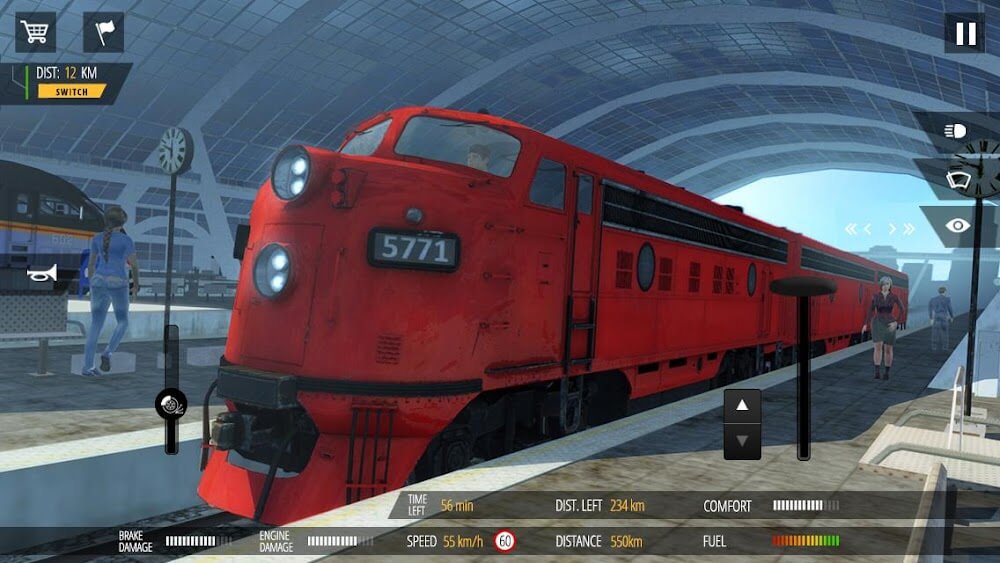Activate the windshield wipers

(956, 179)
